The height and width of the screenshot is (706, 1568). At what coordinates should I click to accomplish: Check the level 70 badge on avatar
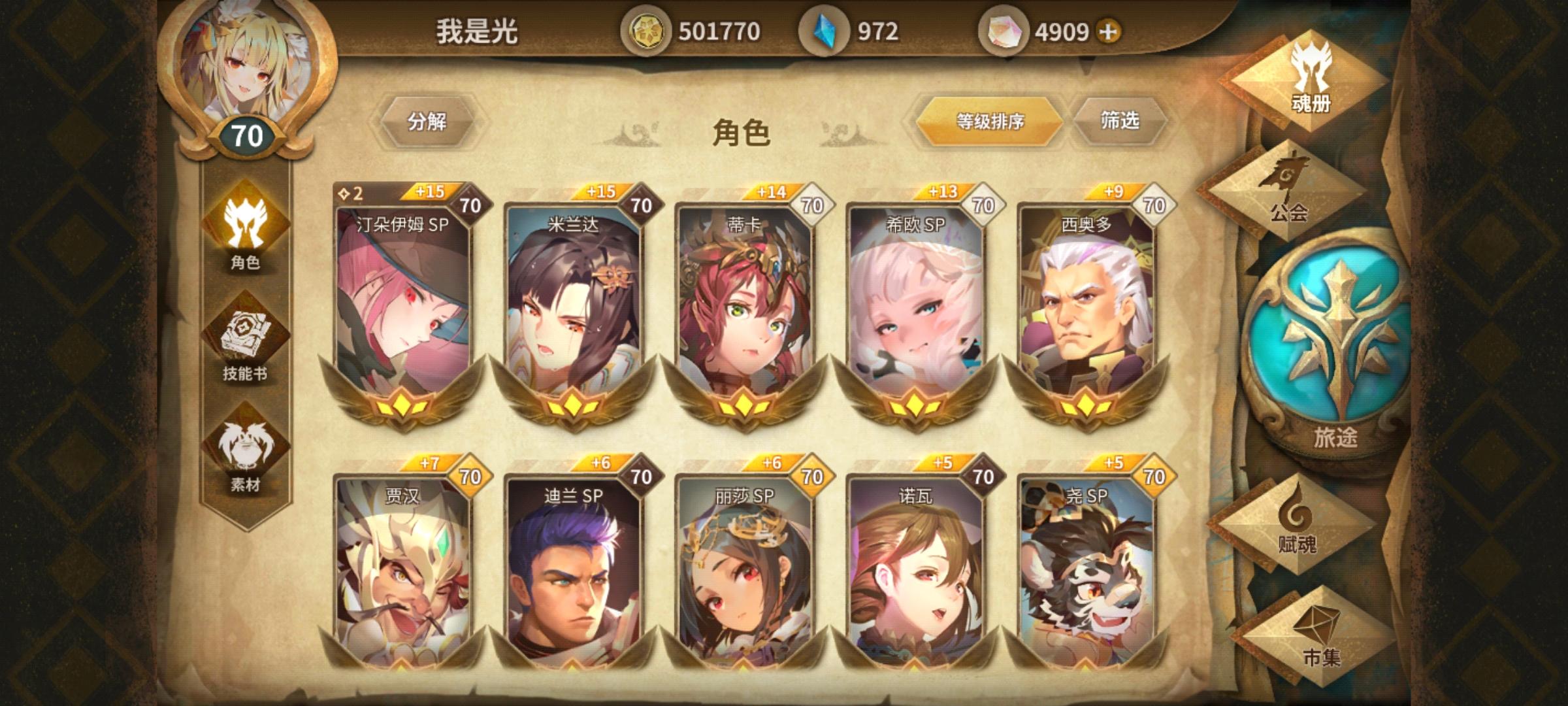point(248,134)
